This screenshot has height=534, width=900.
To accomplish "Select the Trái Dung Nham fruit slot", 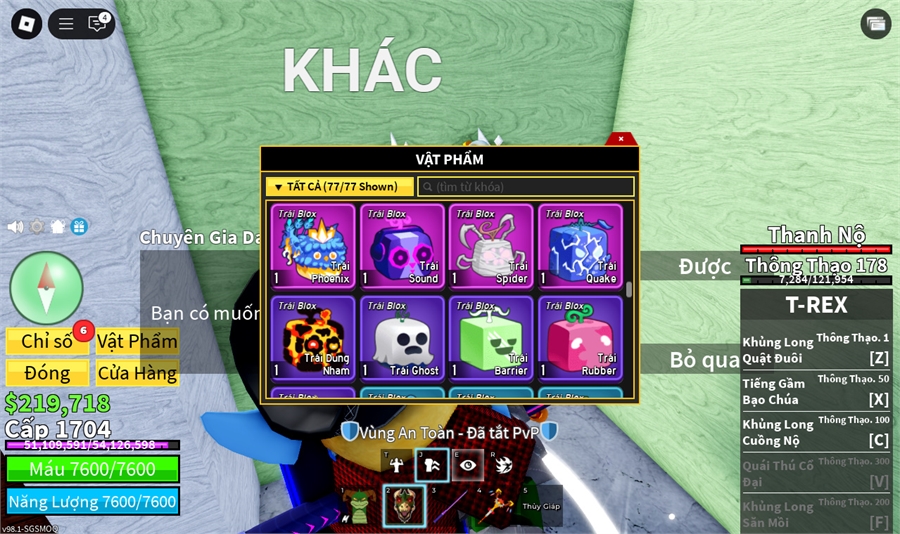I will click(313, 337).
